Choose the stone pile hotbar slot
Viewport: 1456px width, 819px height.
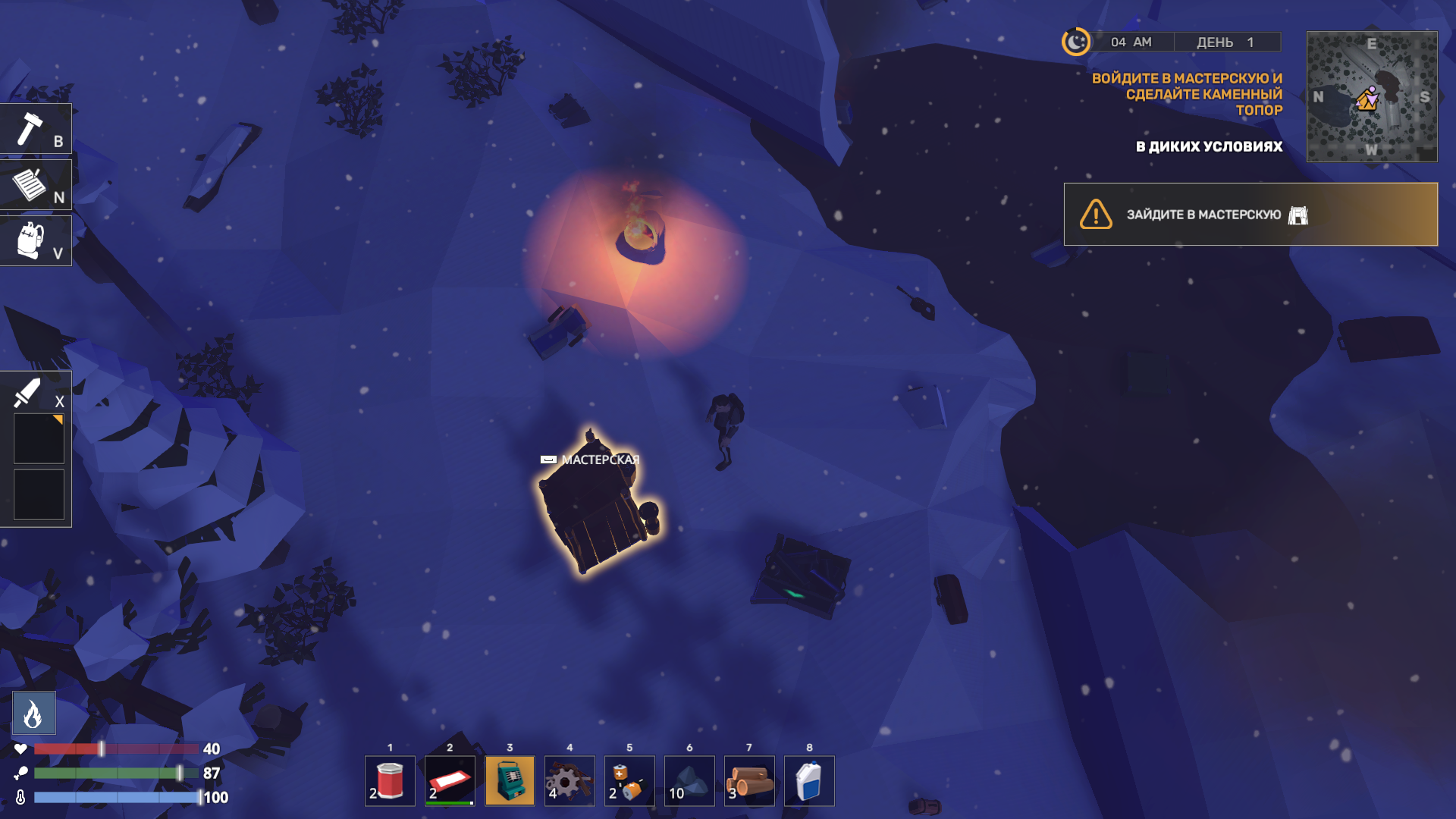pos(689,781)
